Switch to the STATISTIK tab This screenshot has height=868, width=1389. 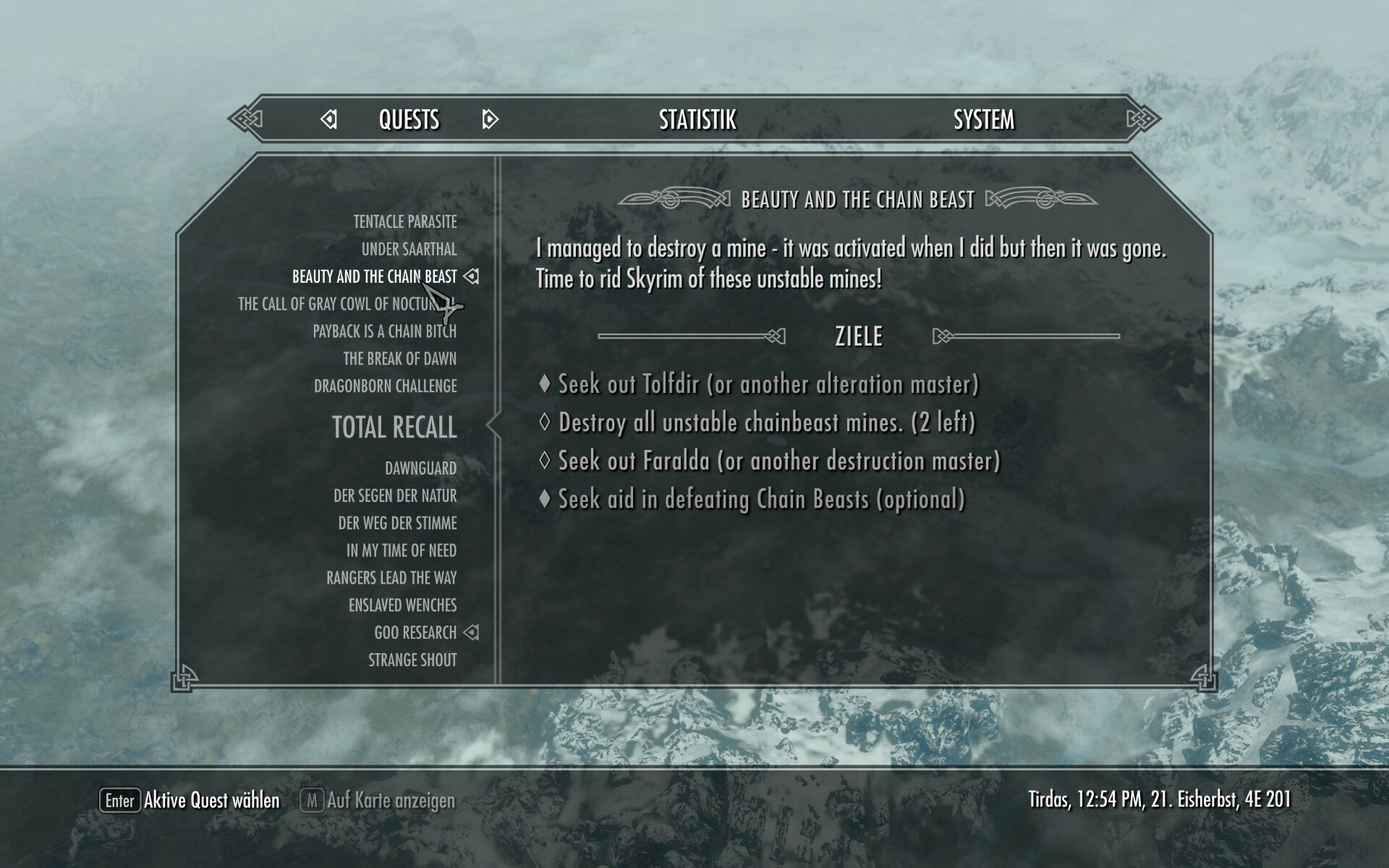(697, 120)
